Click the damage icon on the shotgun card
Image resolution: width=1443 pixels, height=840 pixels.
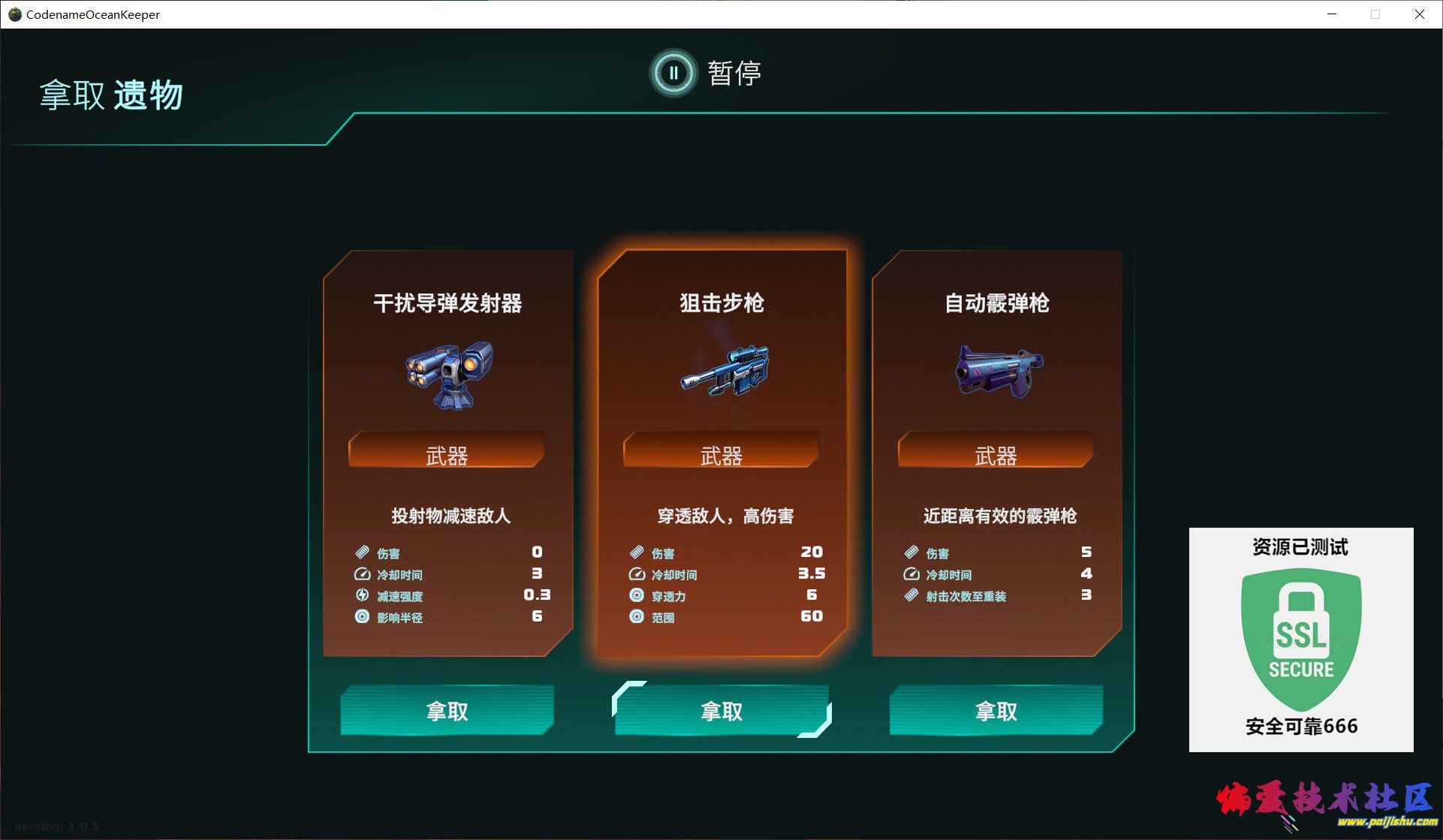tap(910, 552)
